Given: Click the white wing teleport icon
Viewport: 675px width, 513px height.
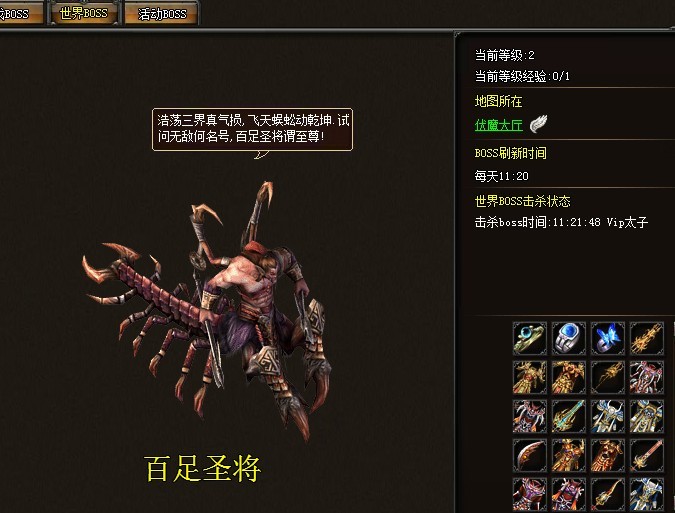Looking at the screenshot, I should pyautogui.click(x=540, y=124).
